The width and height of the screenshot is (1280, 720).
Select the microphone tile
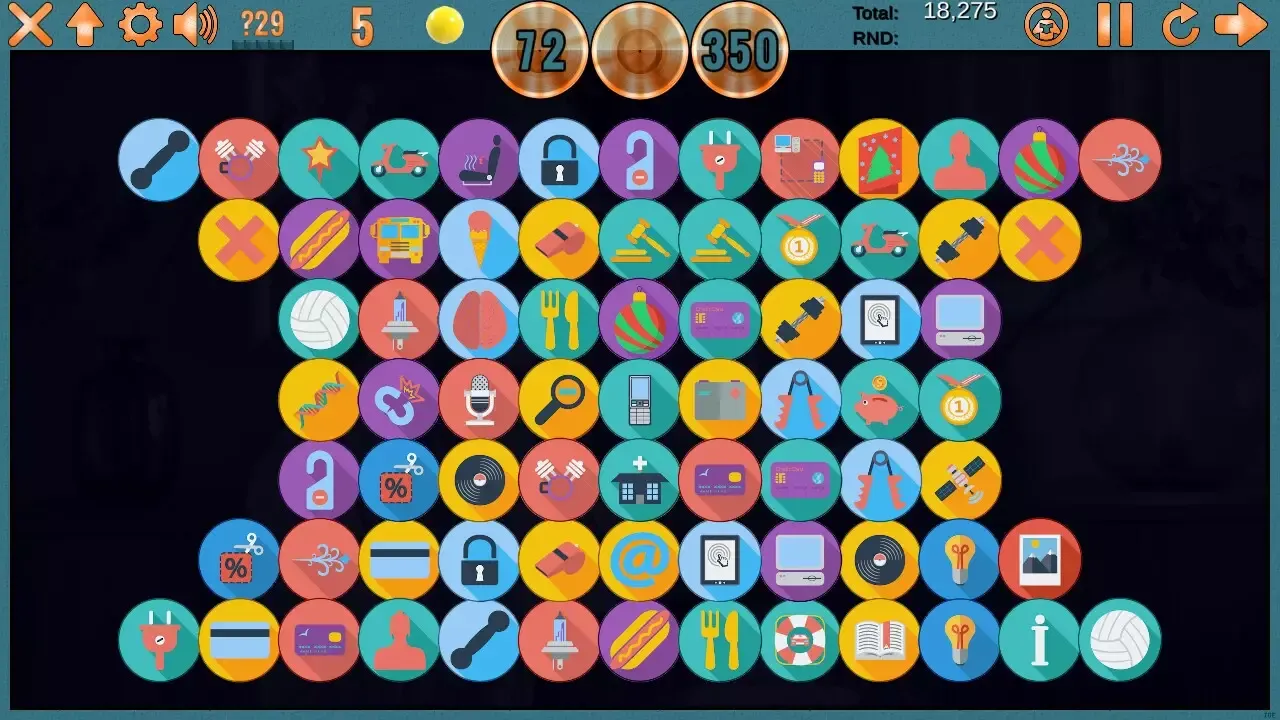pyautogui.click(x=479, y=400)
